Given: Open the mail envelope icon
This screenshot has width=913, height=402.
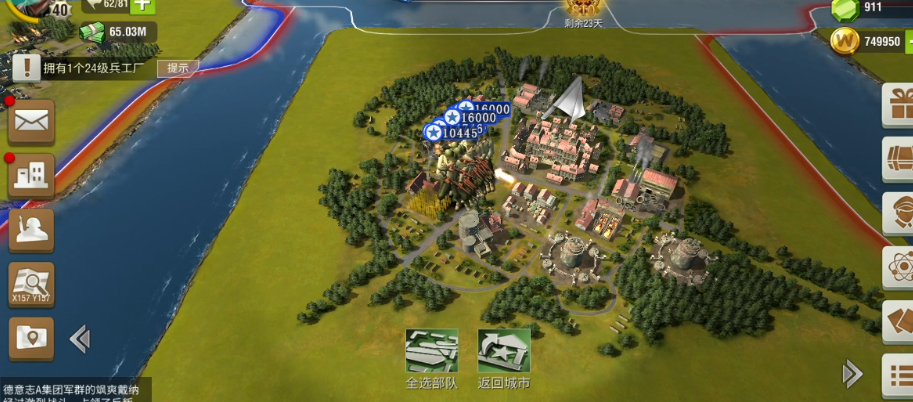Looking at the screenshot, I should 31,122.
